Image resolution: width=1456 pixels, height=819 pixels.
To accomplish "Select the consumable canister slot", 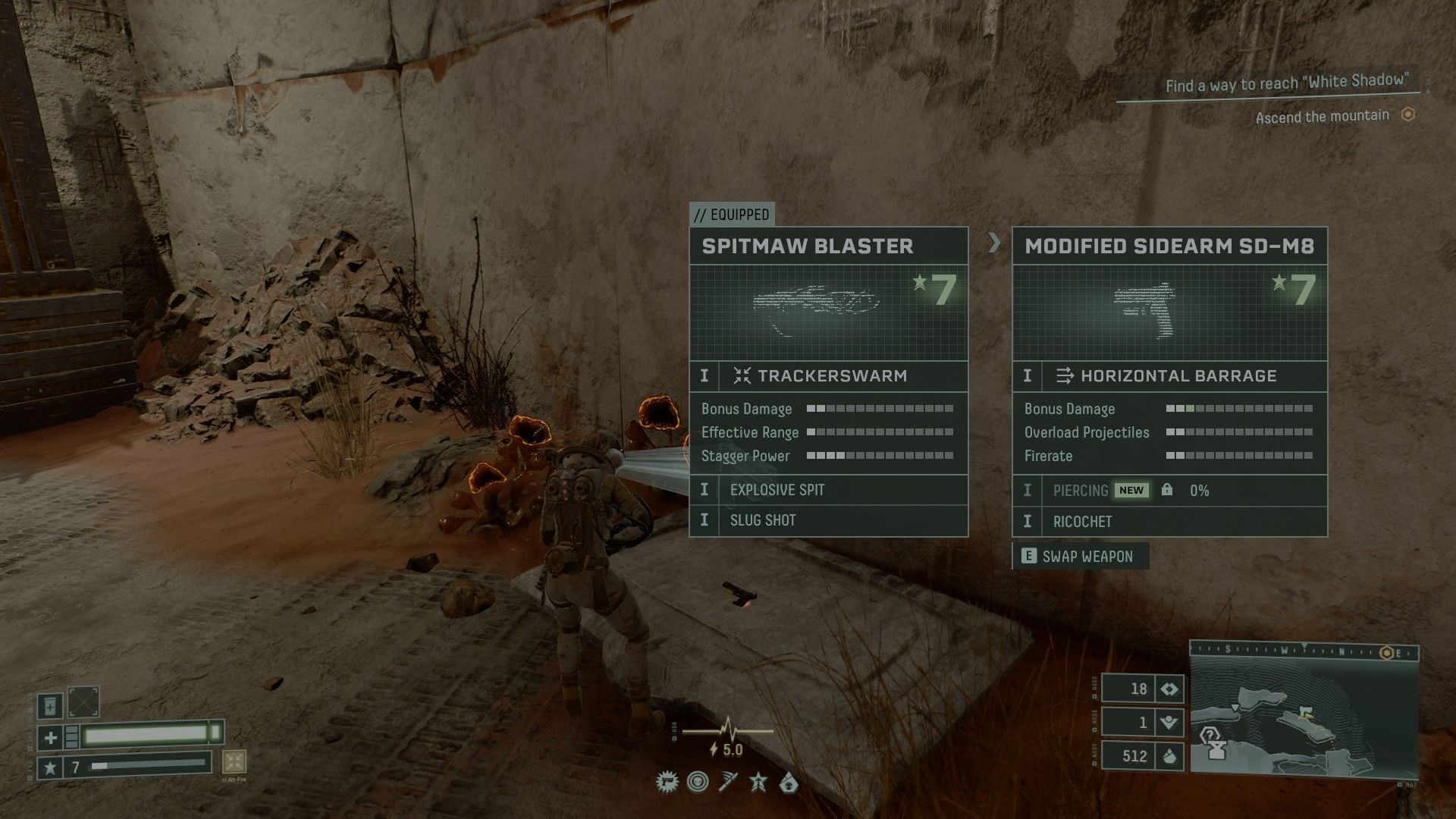I will tap(51, 705).
